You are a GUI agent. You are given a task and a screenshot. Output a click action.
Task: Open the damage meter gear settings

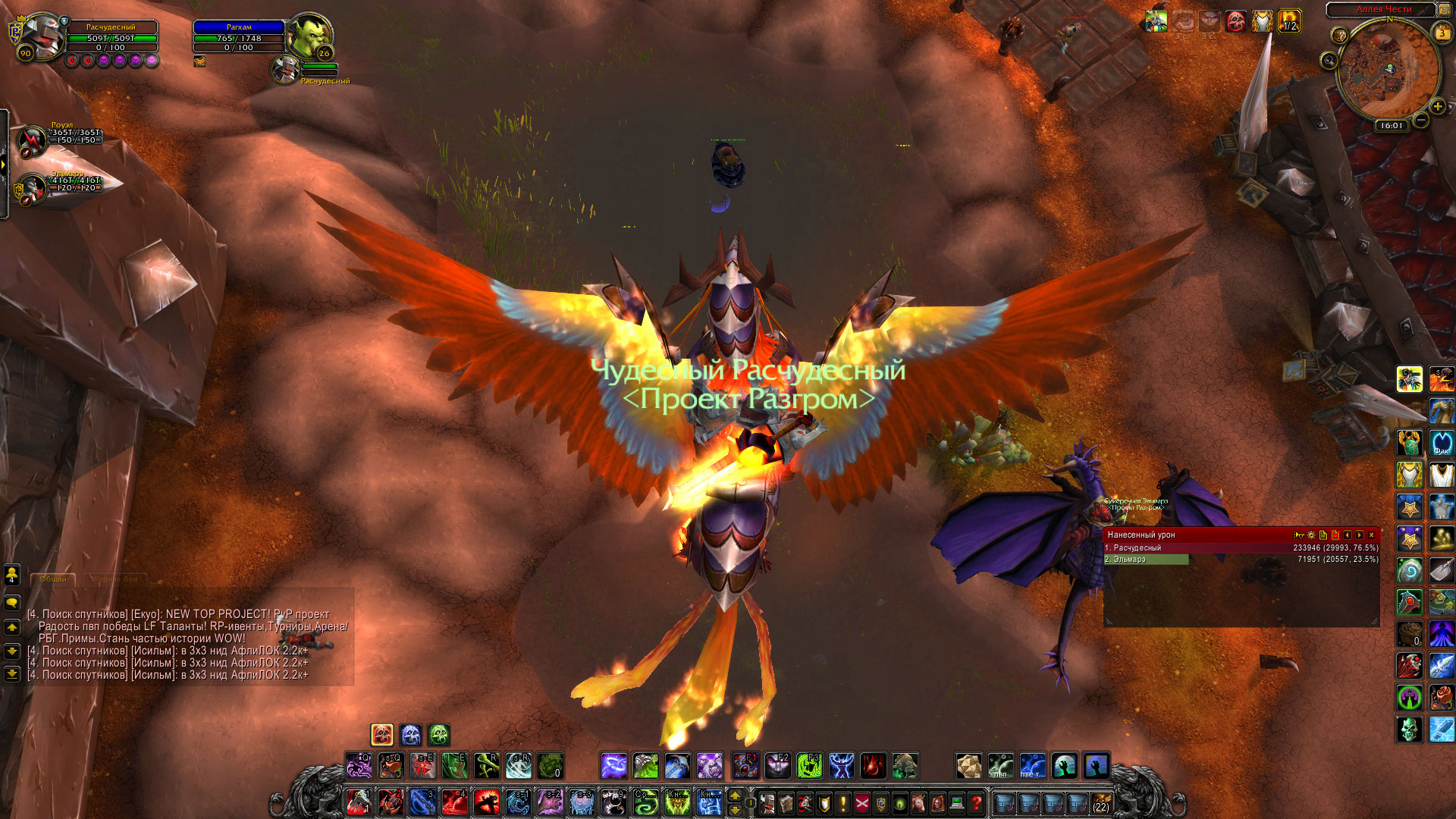click(x=1311, y=535)
